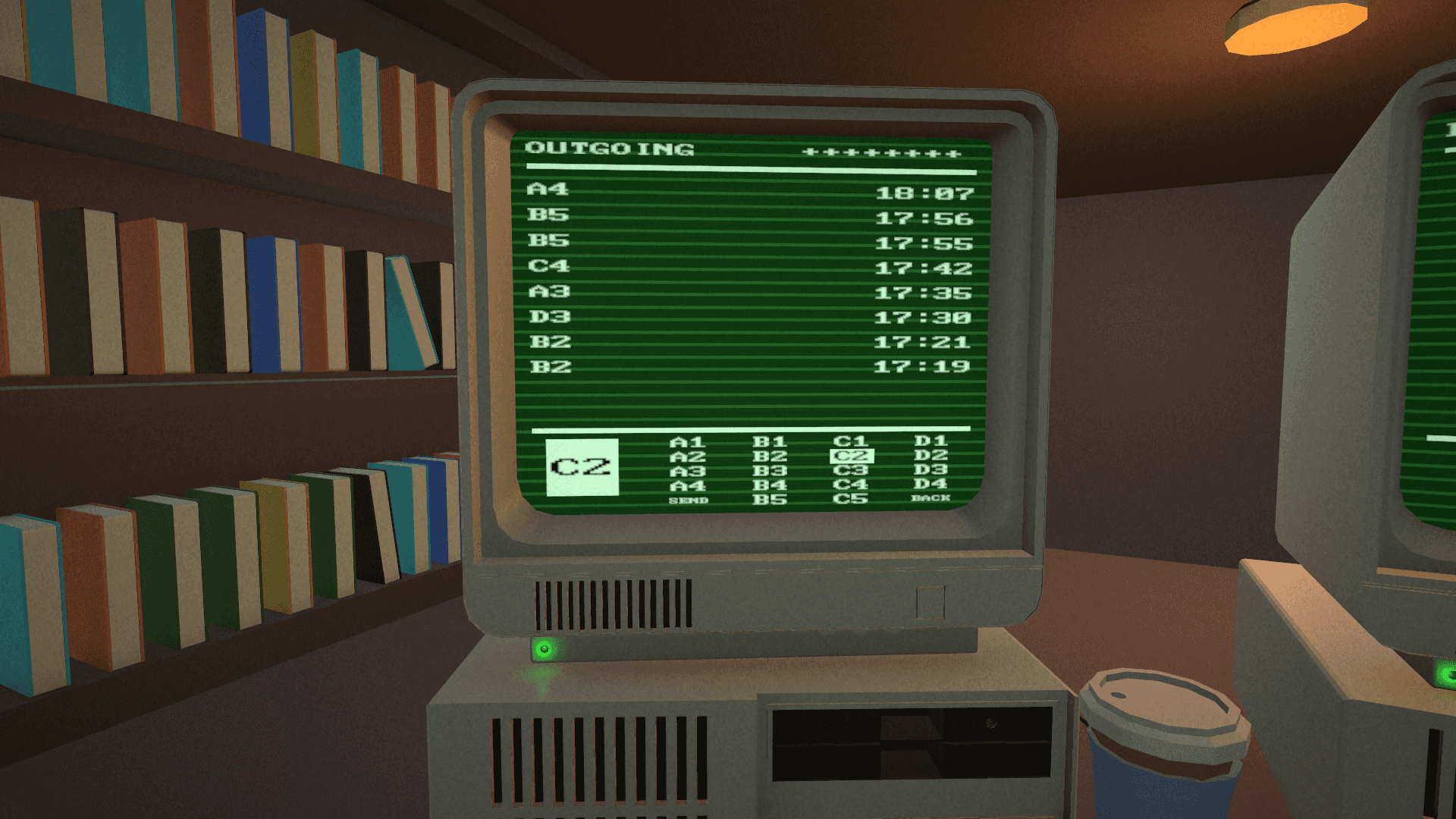Select keypad code B5 on the keypad
The height and width of the screenshot is (819, 1456).
pos(770,499)
